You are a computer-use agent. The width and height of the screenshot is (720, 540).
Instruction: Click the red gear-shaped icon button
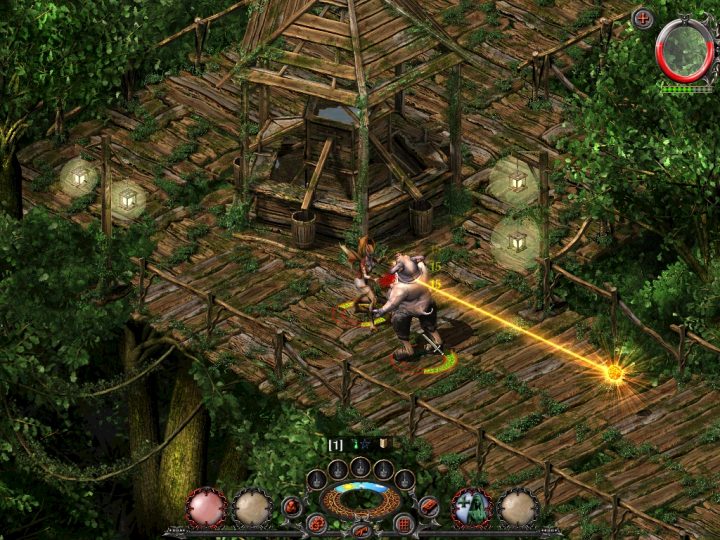[x=316, y=522]
